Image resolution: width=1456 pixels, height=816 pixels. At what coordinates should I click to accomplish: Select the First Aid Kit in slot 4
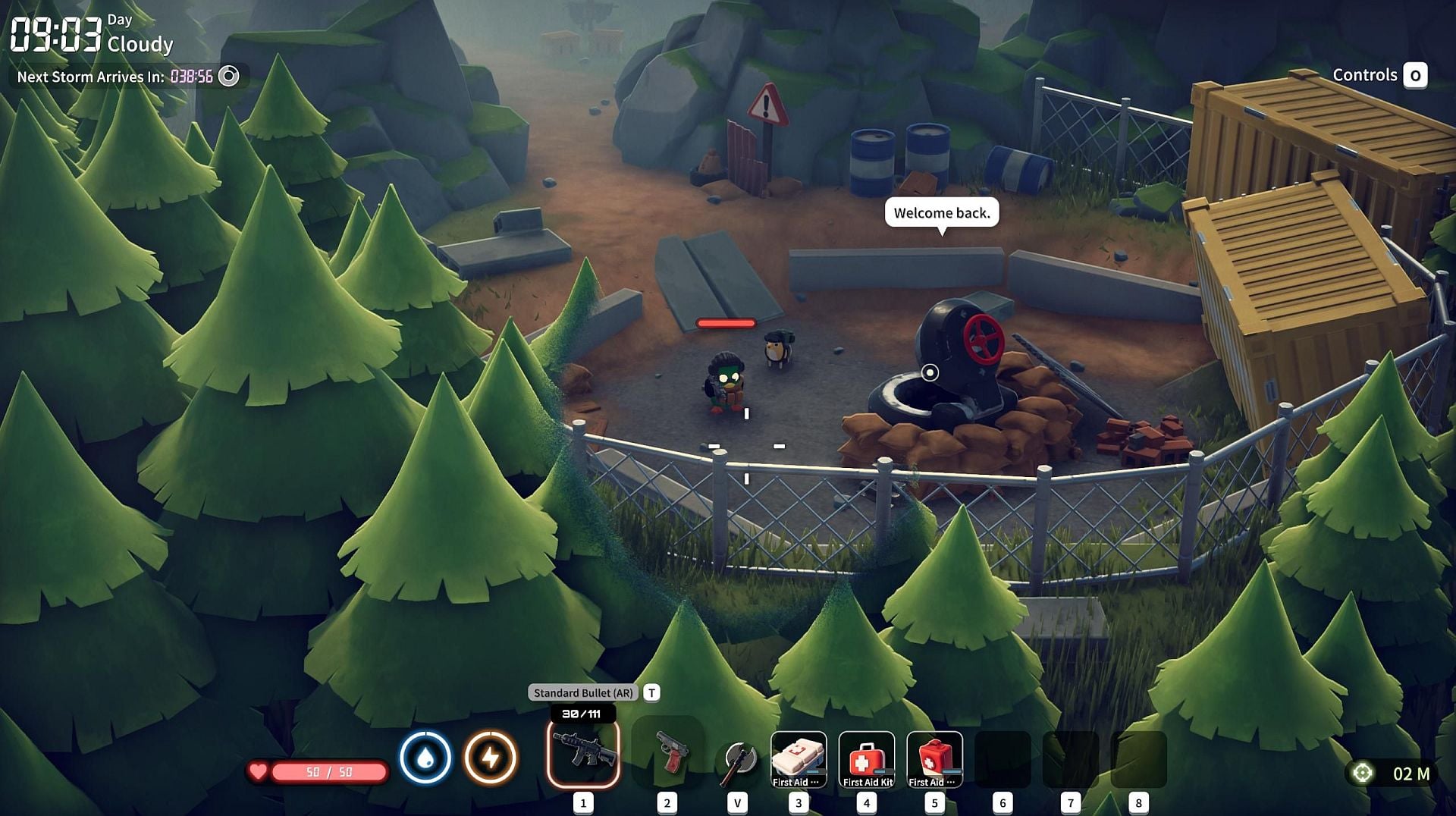pos(867,758)
